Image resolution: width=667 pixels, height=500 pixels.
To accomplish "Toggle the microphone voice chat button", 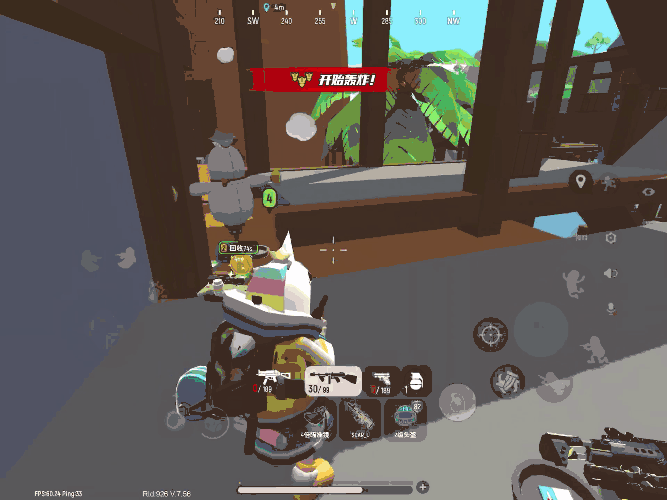I will pos(610,307).
